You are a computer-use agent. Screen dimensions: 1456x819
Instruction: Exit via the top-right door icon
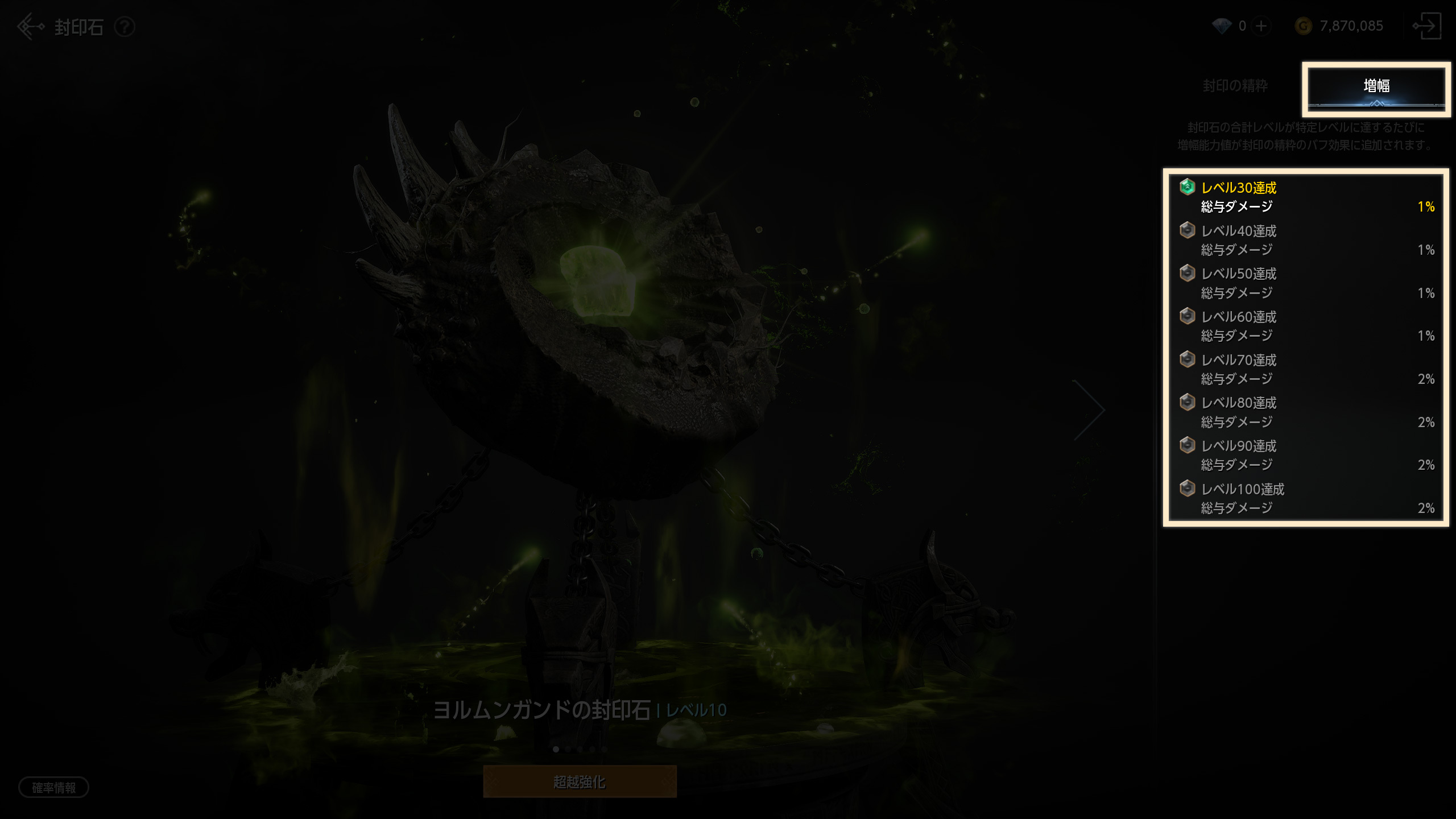pyautogui.click(x=1426, y=26)
